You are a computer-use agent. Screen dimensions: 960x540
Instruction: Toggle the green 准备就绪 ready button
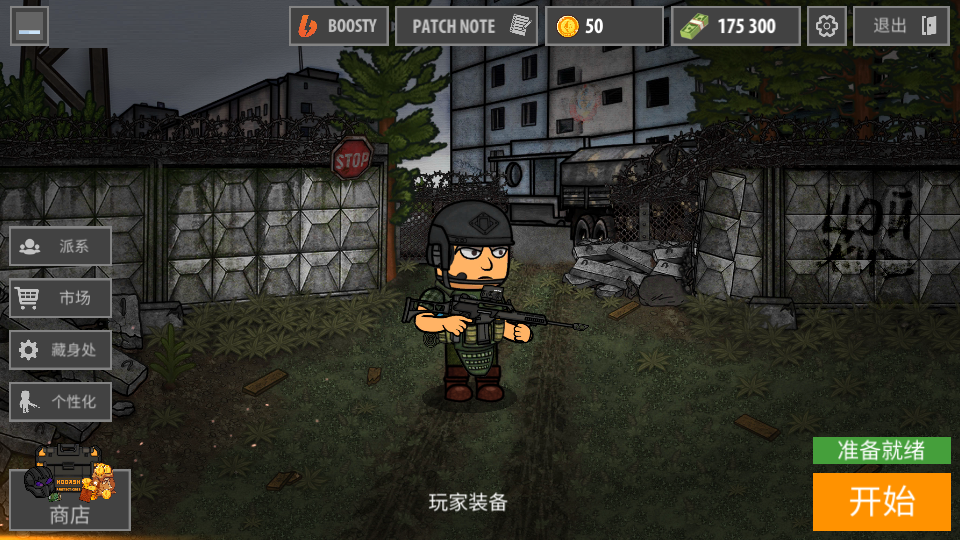(x=881, y=450)
